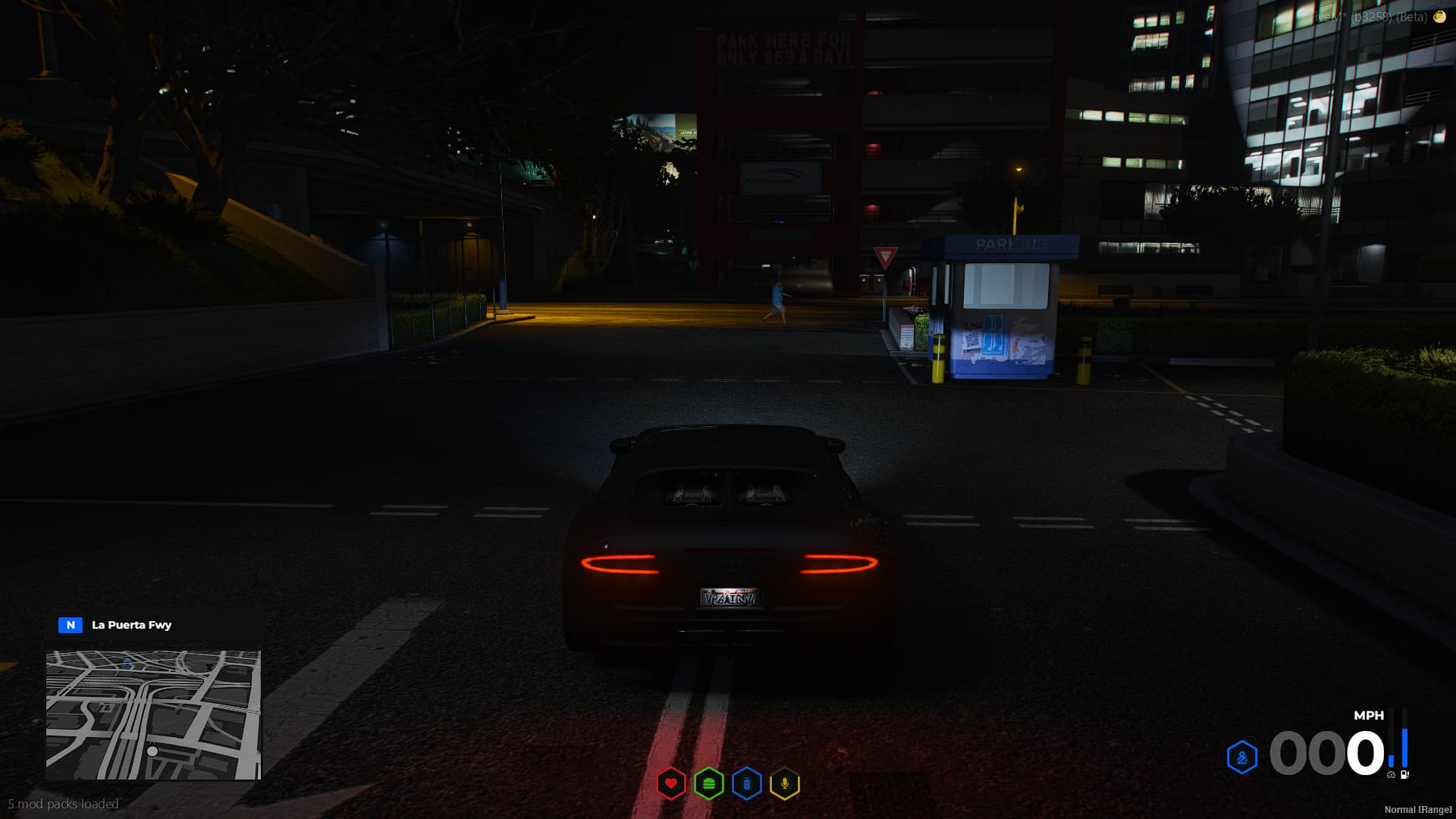Open the minimap in the bottom left
1456x819 pixels.
154,716
